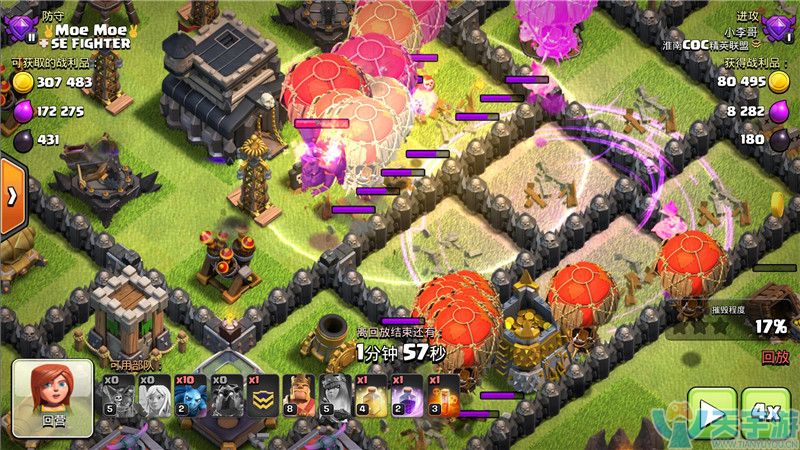Change replay speed with the 4x button
The width and height of the screenshot is (800, 450).
pos(765,412)
